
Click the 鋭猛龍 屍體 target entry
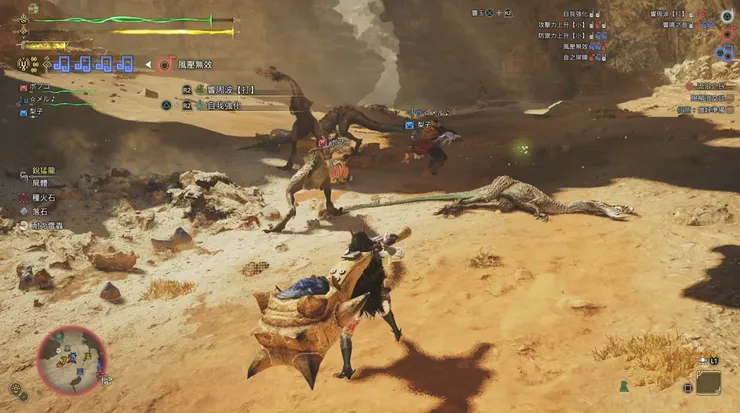pos(40,178)
